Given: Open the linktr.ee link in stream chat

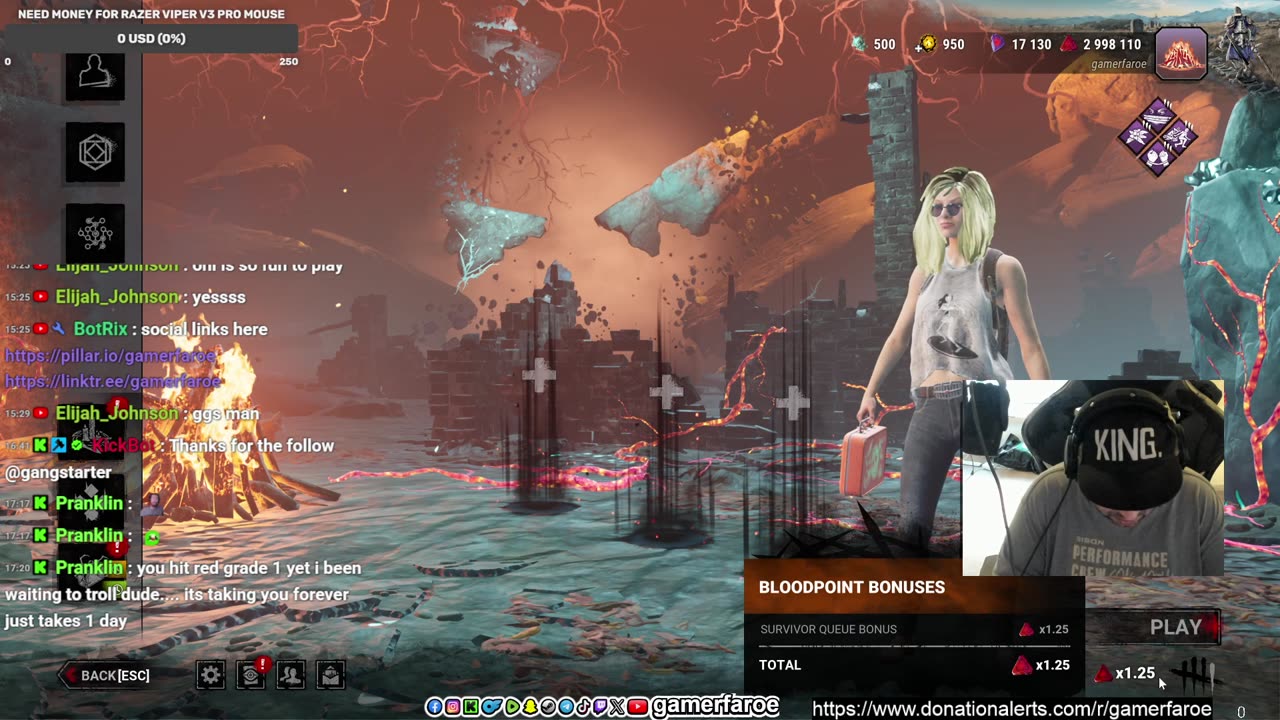Looking at the screenshot, I should [x=112, y=381].
